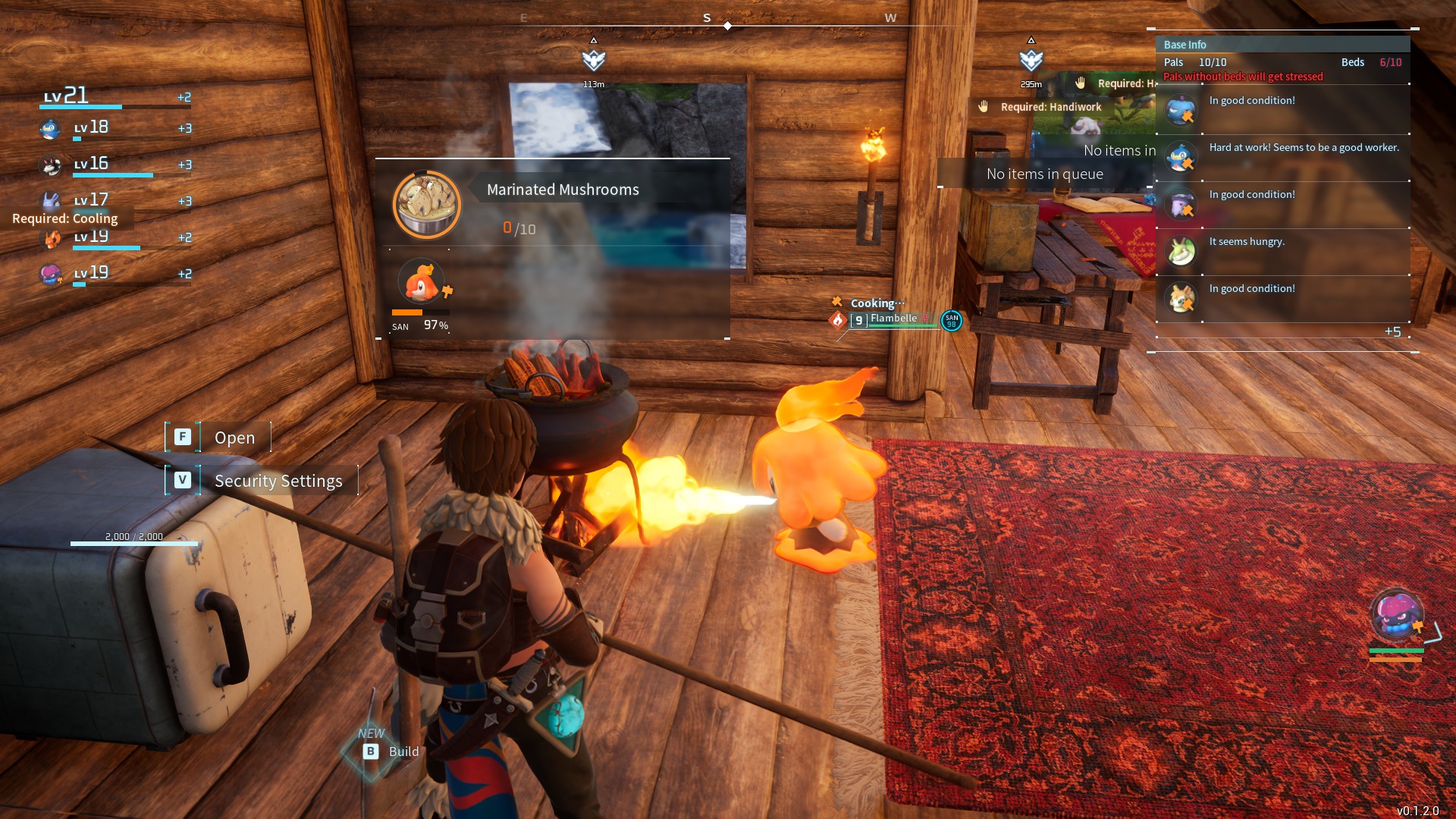Open the hungry Pal's Base Info row
The width and height of the screenshot is (1456, 819).
[1282, 252]
